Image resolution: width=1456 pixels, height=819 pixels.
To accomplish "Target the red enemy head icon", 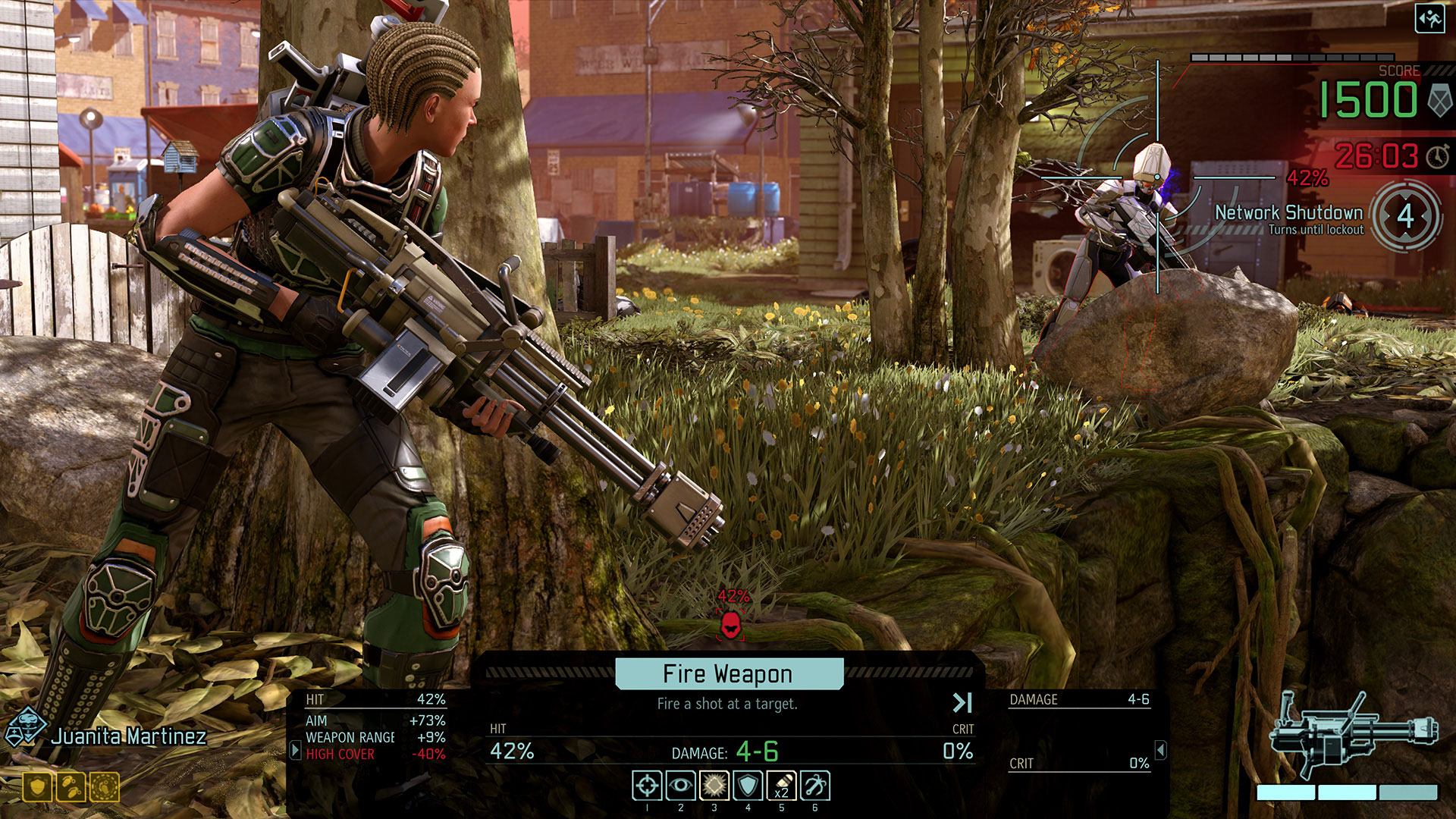I will (730, 625).
